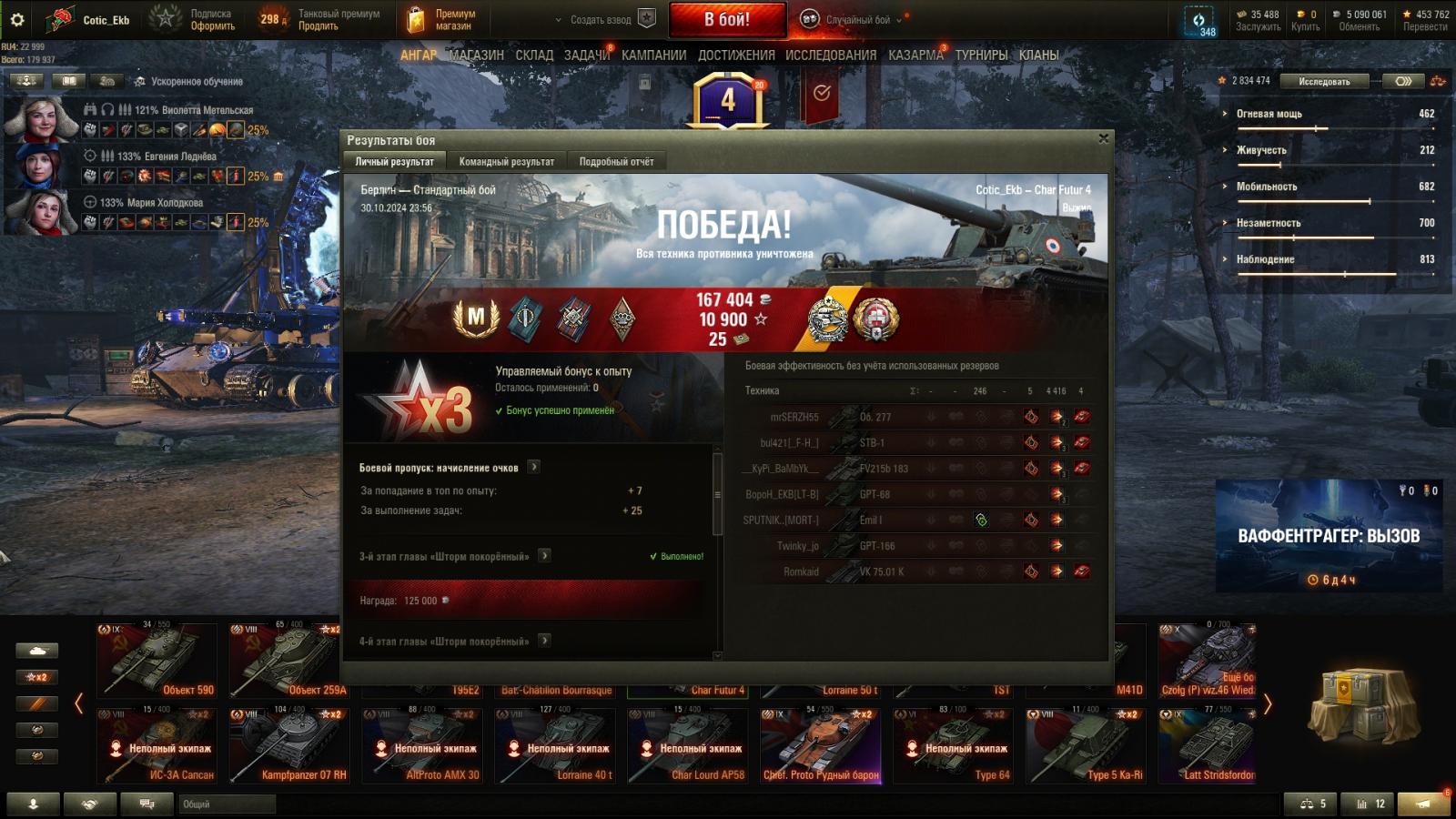Open the «МАГАЗИН» menu

[x=476, y=55]
